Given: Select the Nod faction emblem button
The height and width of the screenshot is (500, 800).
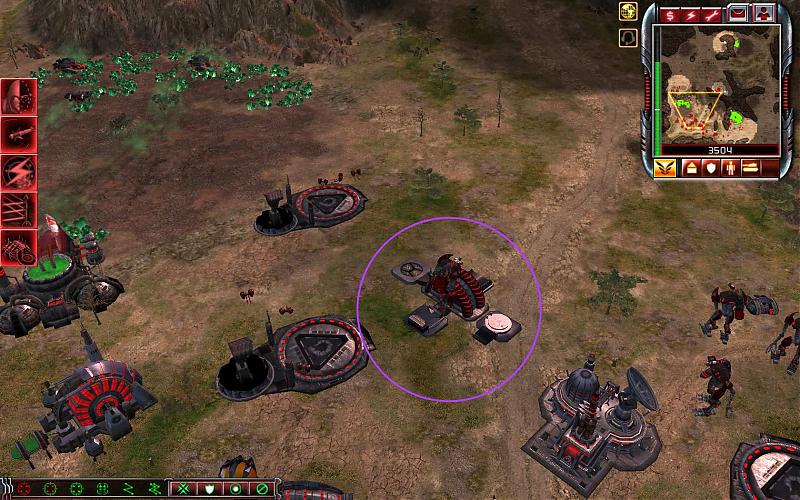Looking at the screenshot, I should (664, 168).
